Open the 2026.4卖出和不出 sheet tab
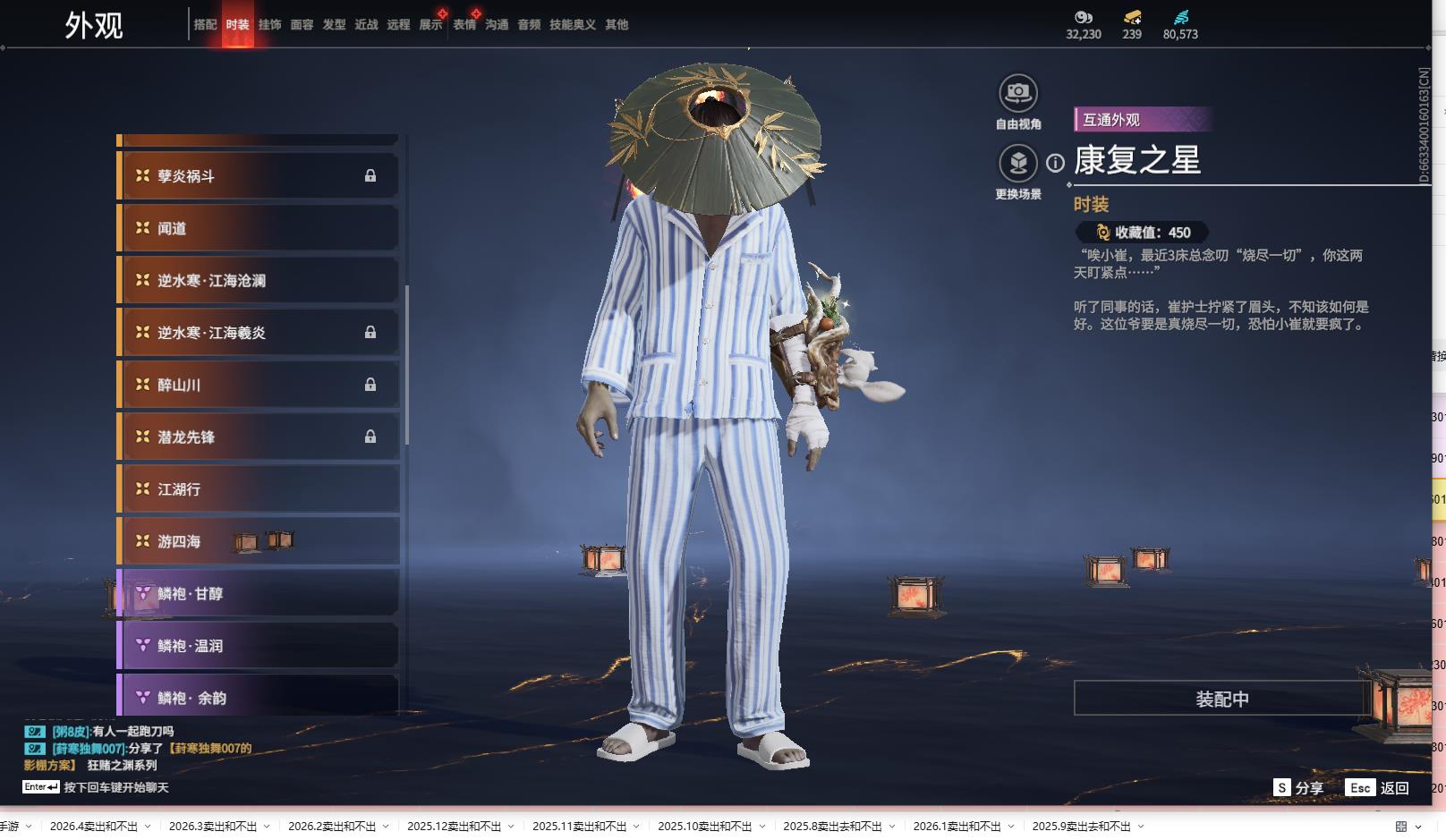1446x840 pixels. point(94,827)
